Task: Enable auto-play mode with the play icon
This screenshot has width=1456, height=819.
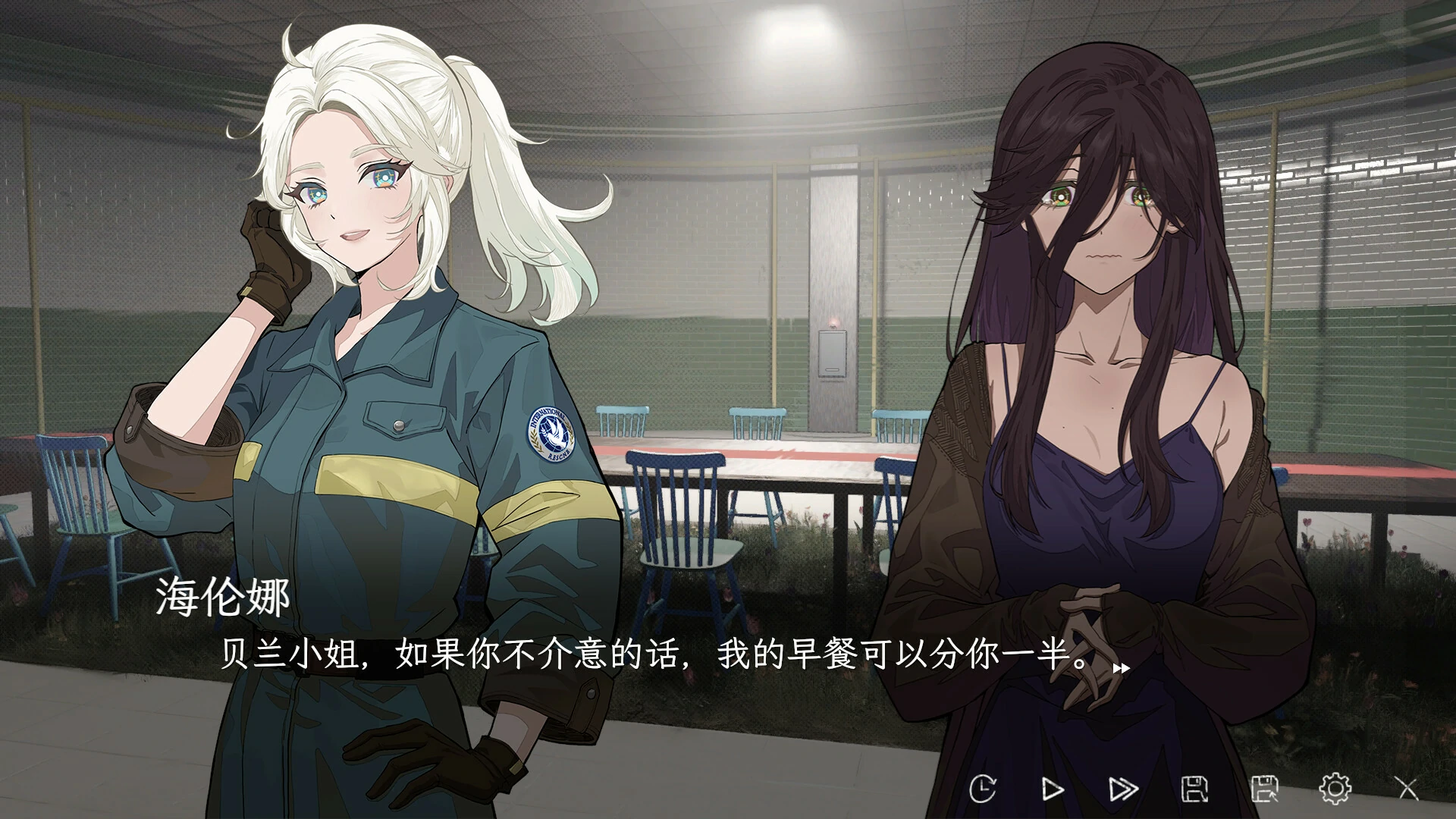Action: tap(1053, 789)
